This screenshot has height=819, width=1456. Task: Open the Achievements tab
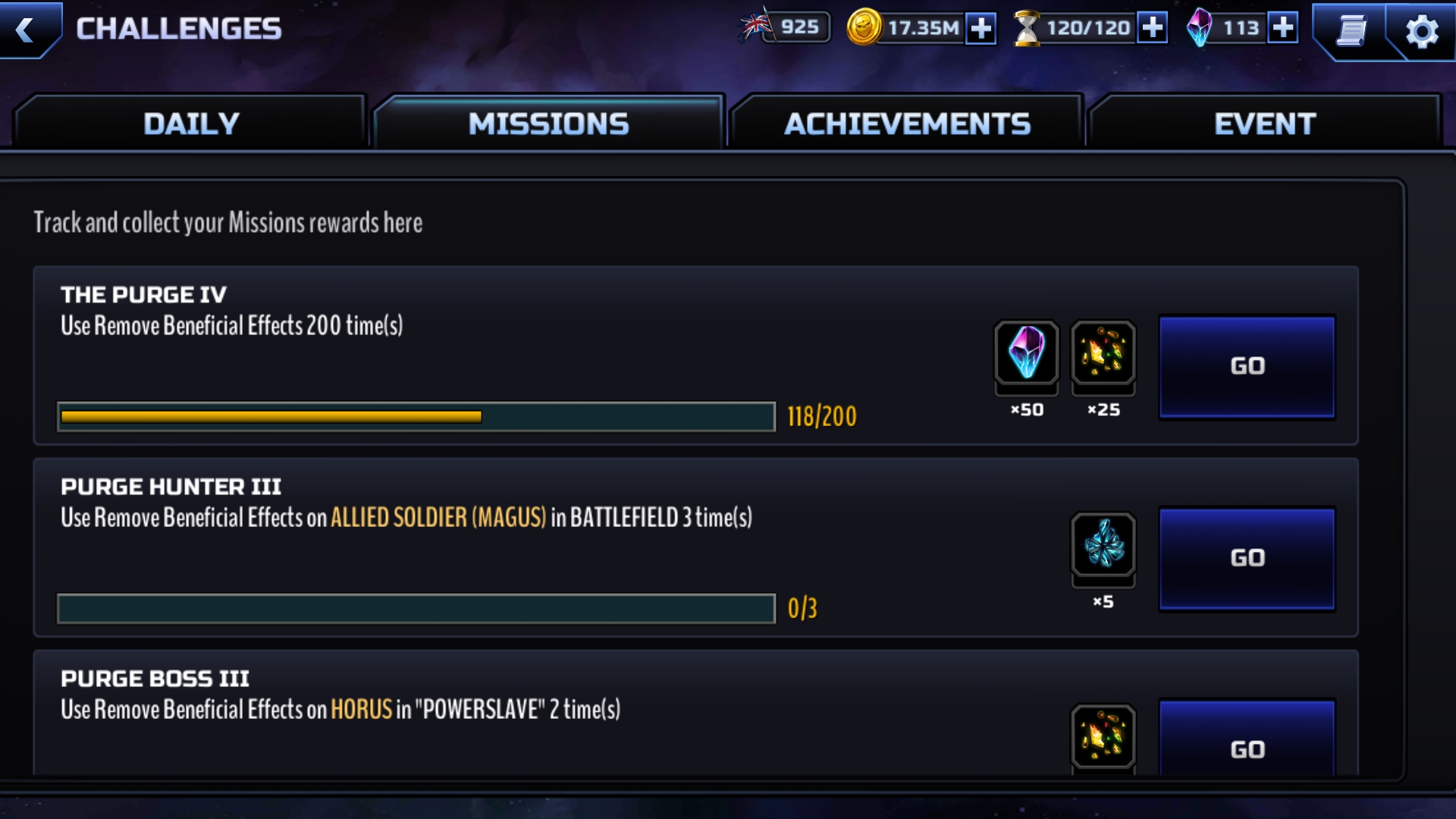(x=907, y=124)
